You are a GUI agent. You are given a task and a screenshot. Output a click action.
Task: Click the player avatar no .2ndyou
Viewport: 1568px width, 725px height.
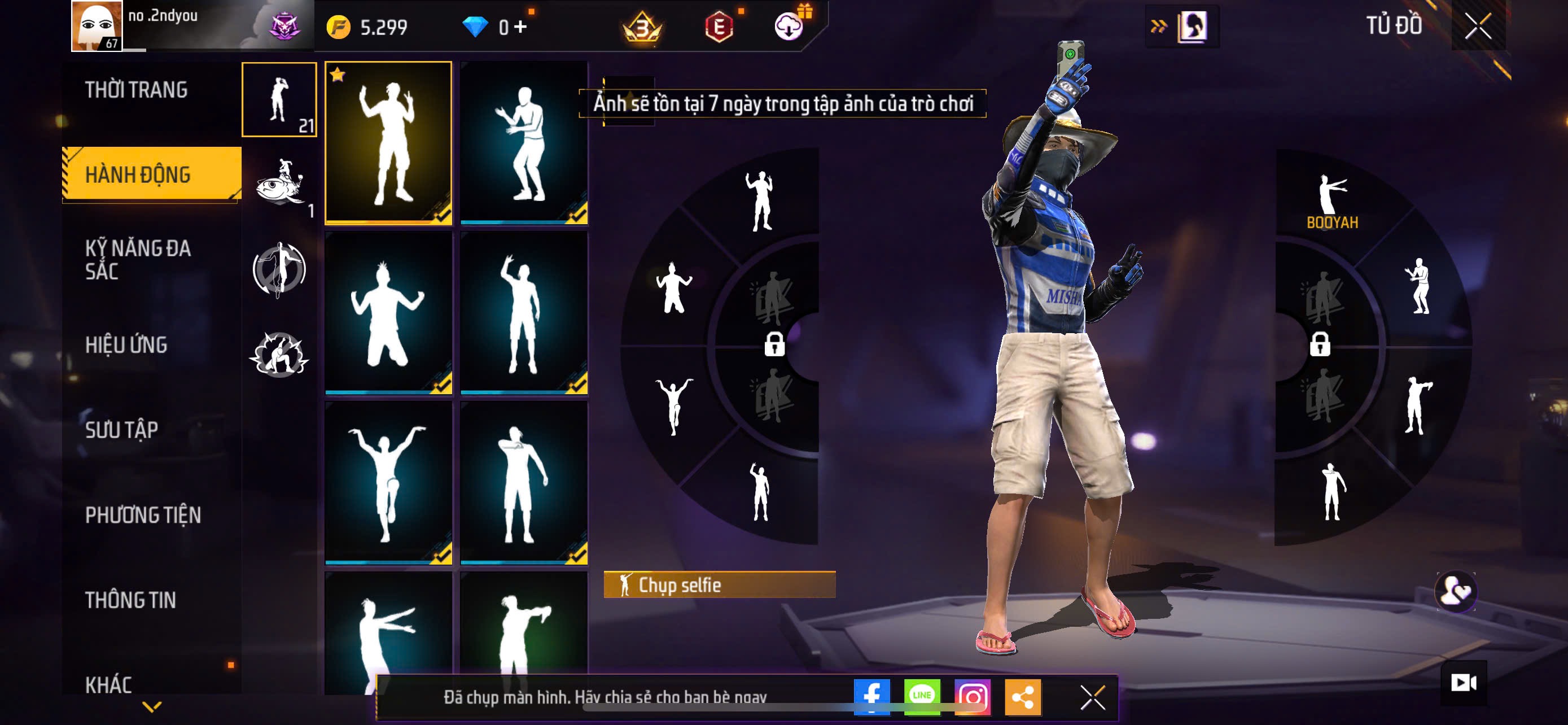(97, 26)
